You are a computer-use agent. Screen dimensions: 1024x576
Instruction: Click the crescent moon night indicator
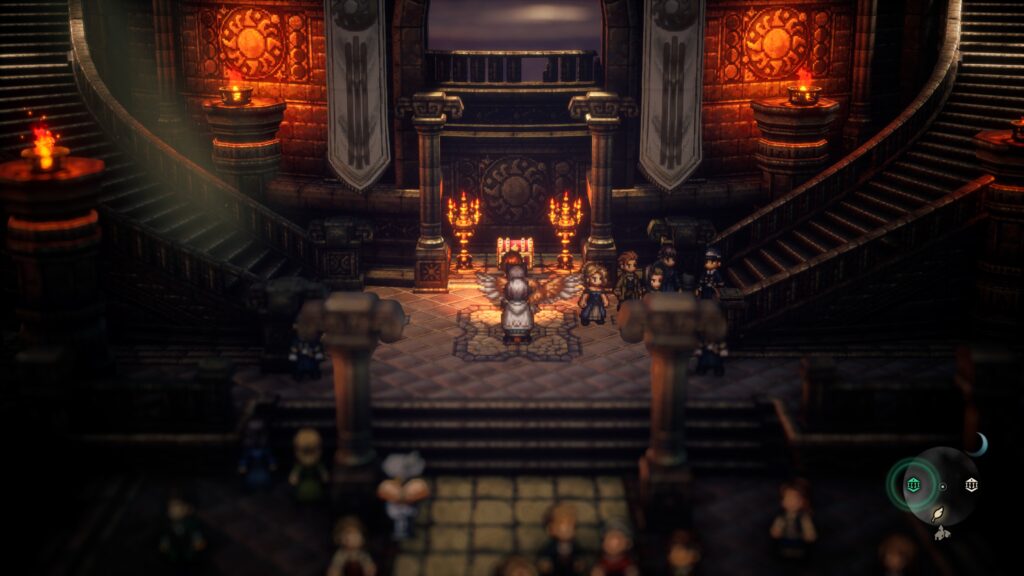click(x=977, y=445)
